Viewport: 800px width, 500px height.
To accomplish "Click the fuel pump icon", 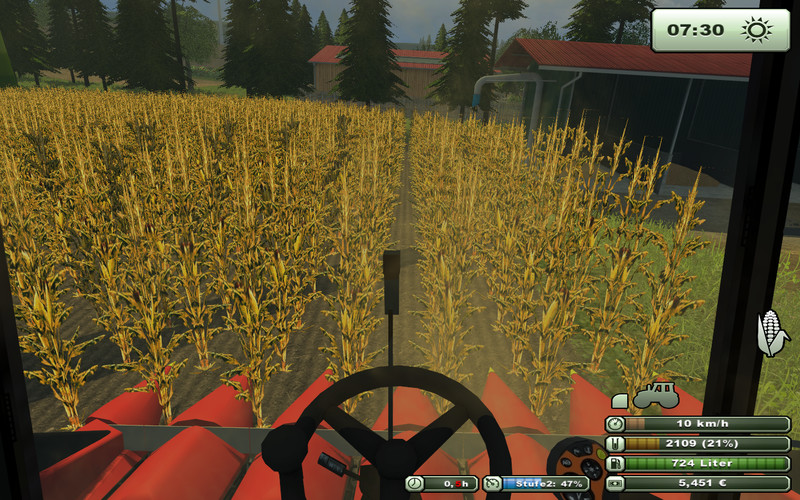I will [615, 463].
